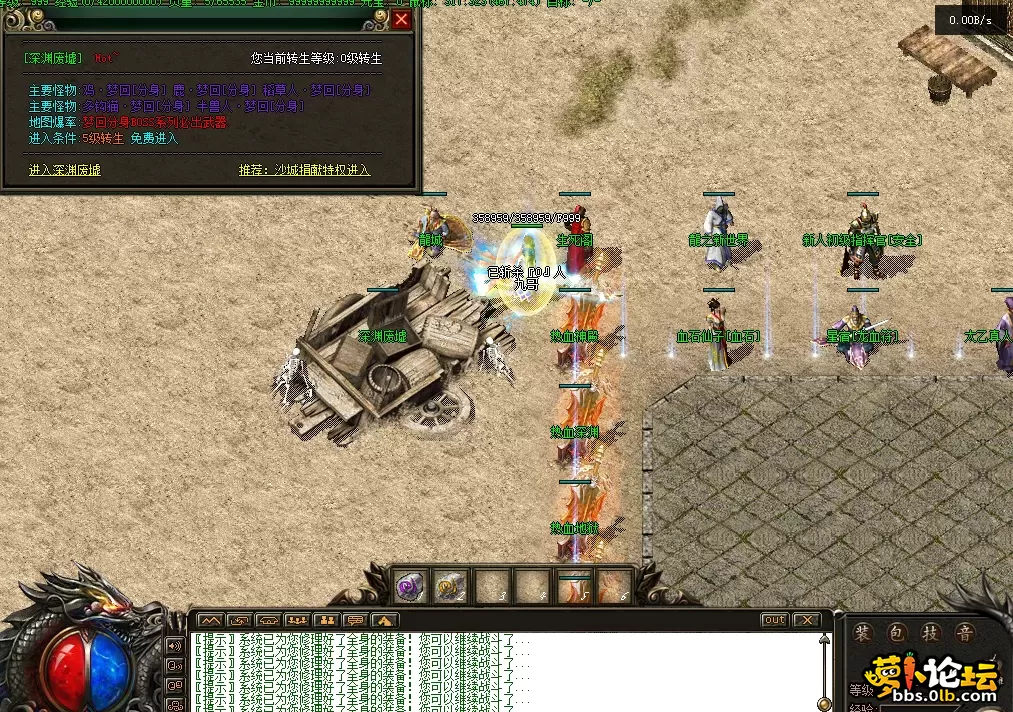Open the 包 bag inventory
The width and height of the screenshot is (1013, 712).
[897, 633]
